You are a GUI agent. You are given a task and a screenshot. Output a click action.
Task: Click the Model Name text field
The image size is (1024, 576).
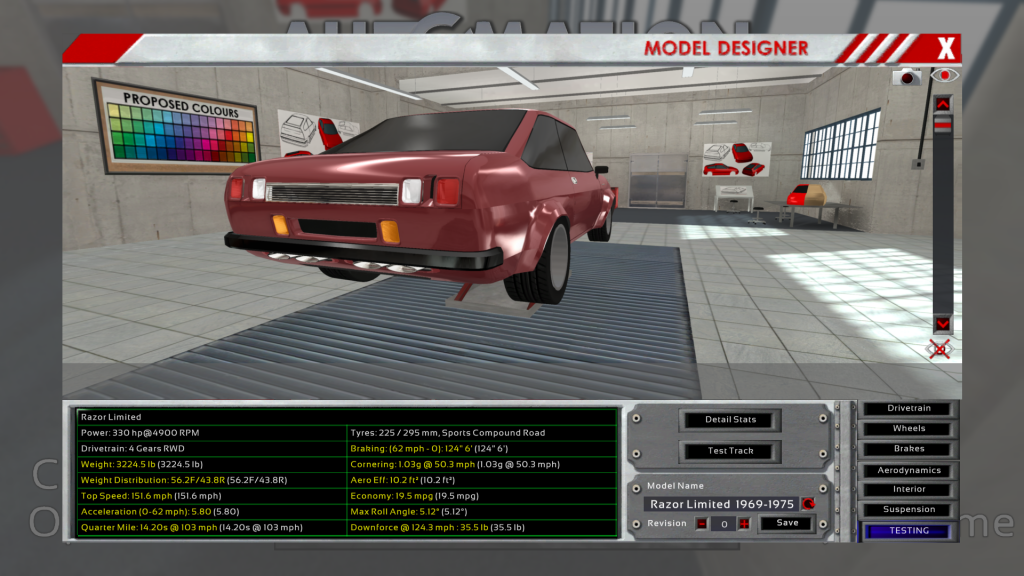pos(721,504)
